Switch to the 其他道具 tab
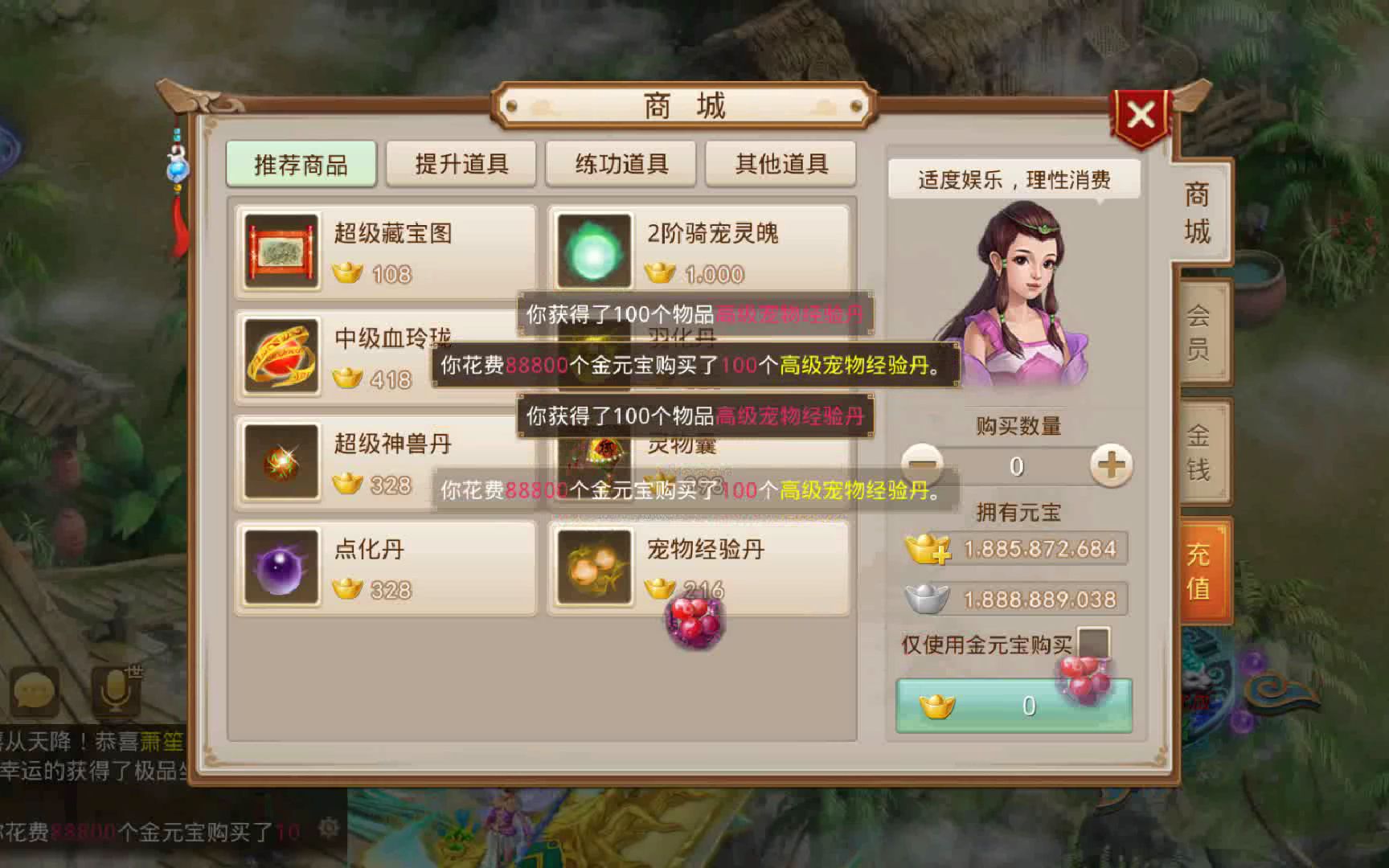This screenshot has height=868, width=1389. click(781, 163)
